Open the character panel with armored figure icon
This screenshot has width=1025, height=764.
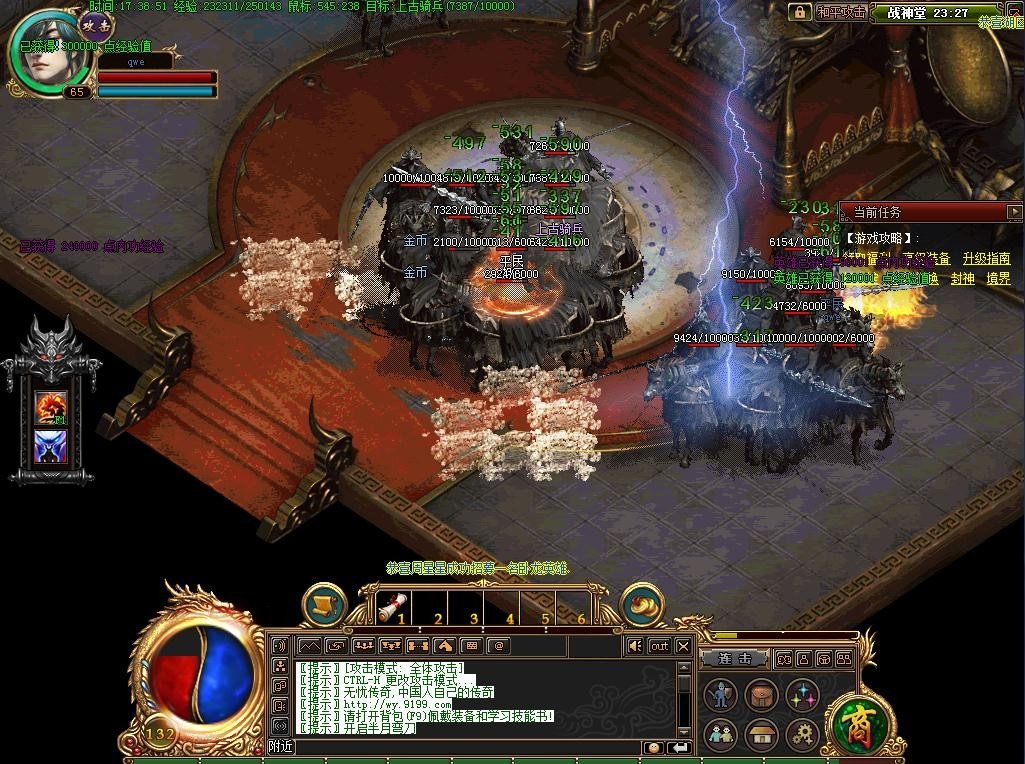coord(721,695)
